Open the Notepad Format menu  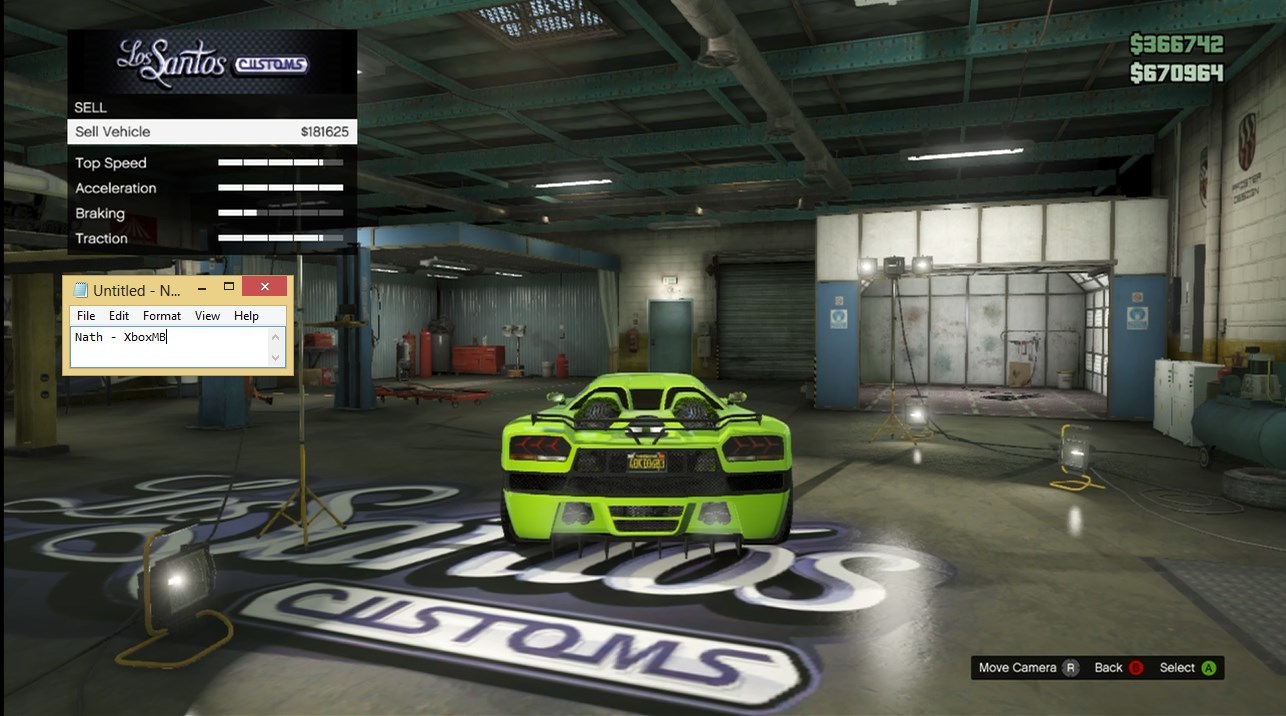click(x=162, y=316)
